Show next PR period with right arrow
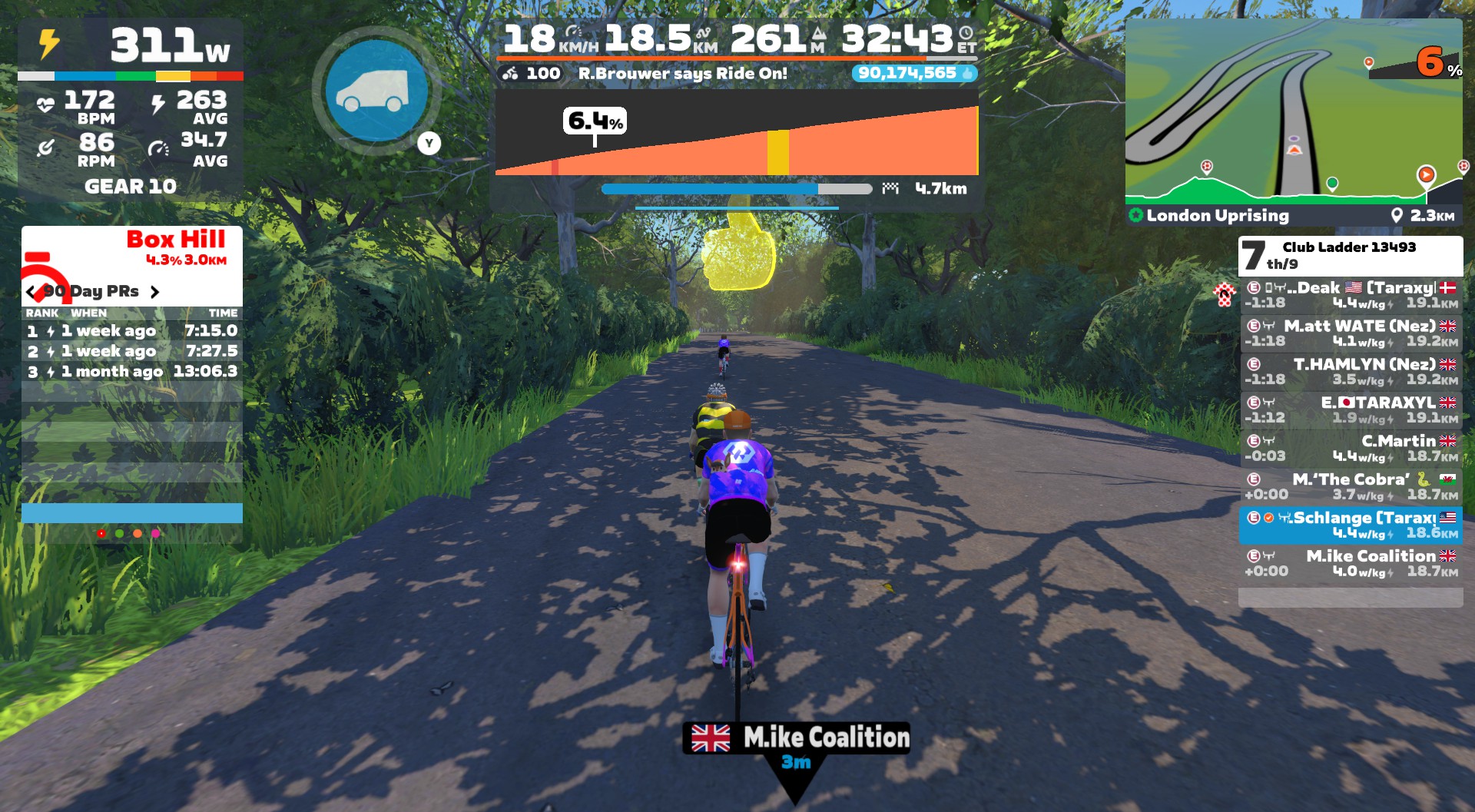This screenshot has width=1475, height=812. click(155, 292)
